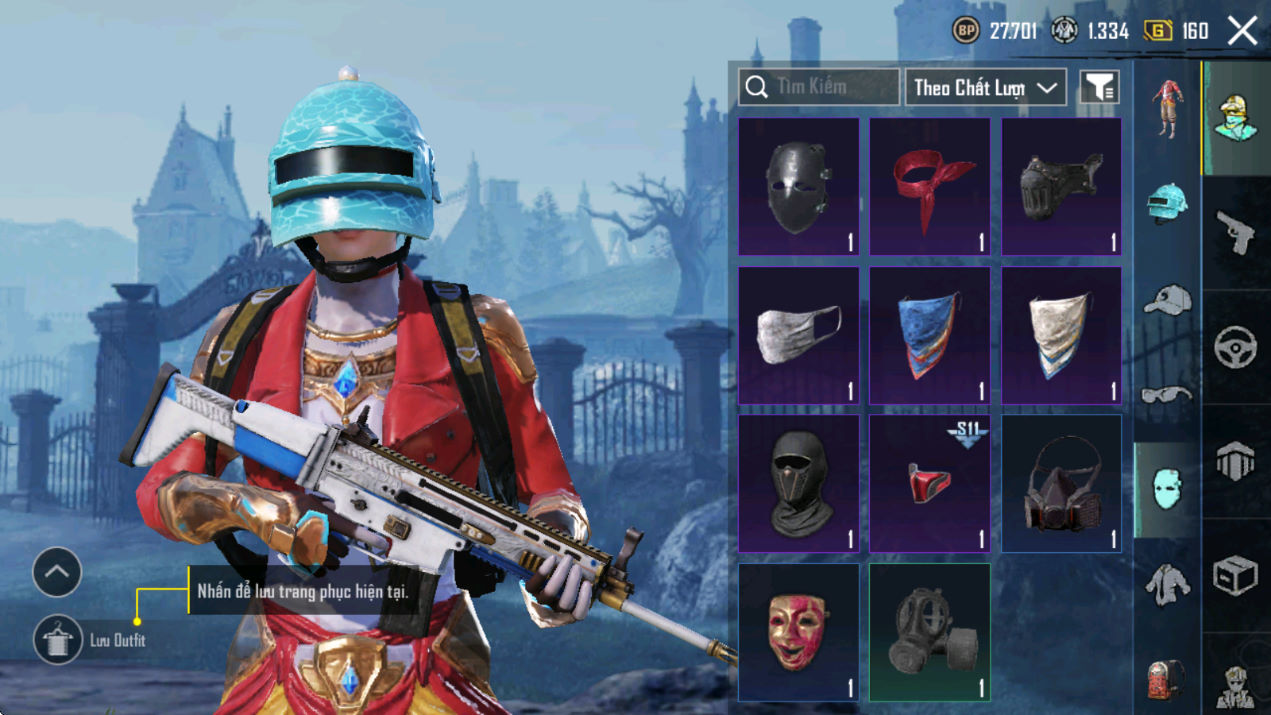Select the black hockey mask item
The height and width of the screenshot is (715, 1271).
click(798, 187)
